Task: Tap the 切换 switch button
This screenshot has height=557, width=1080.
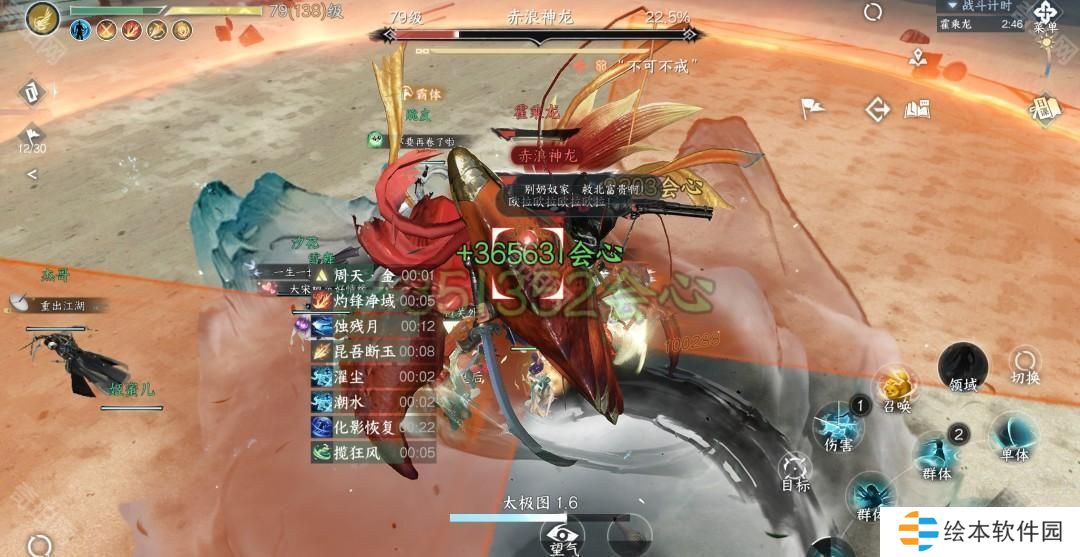Action: point(1025,363)
